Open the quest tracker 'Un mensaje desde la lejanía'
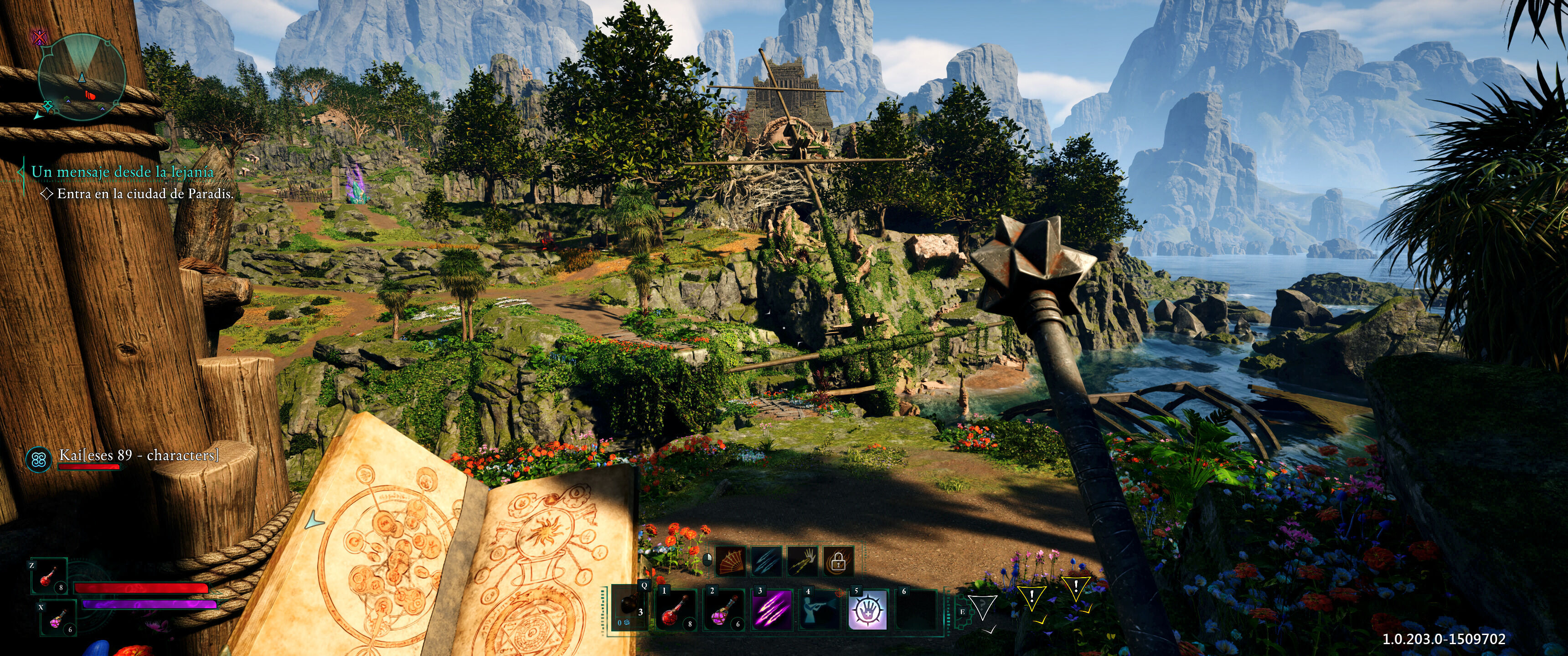Screen dimensions: 1568x656 [x=122, y=172]
